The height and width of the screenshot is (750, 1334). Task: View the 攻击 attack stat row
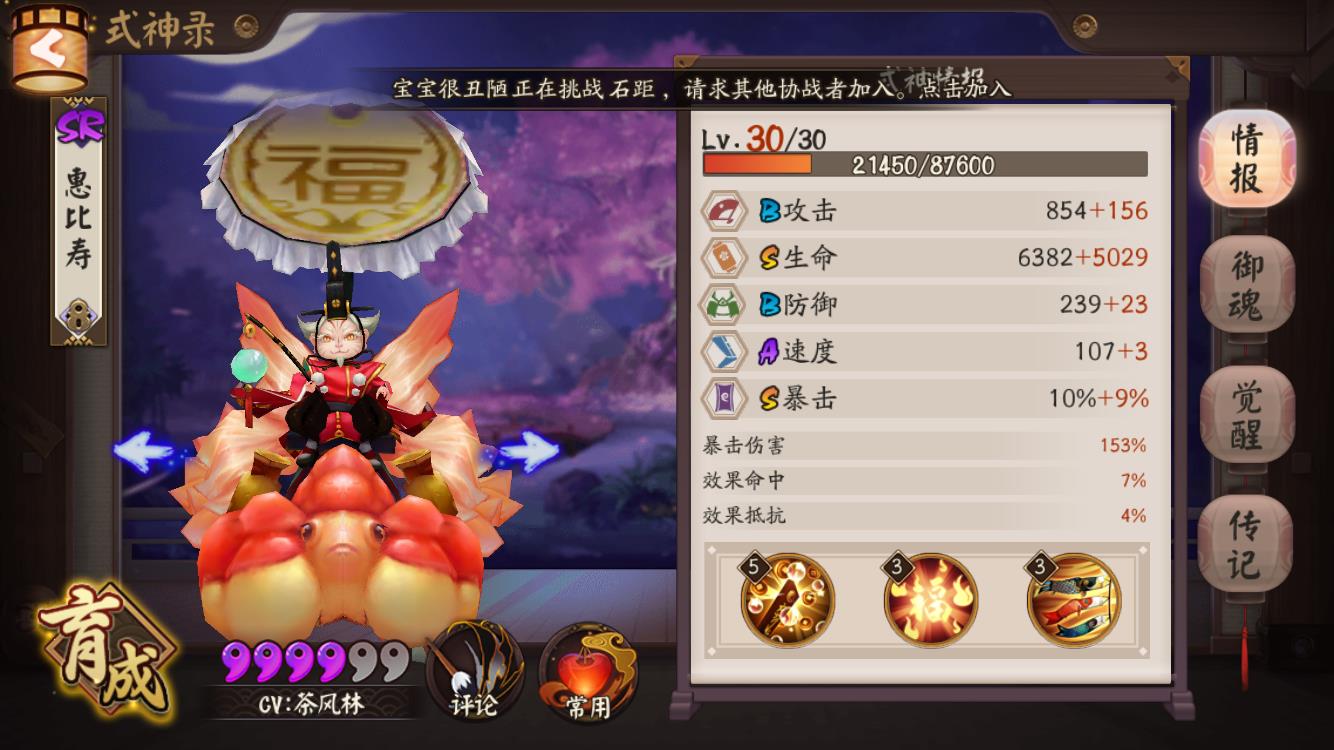926,211
